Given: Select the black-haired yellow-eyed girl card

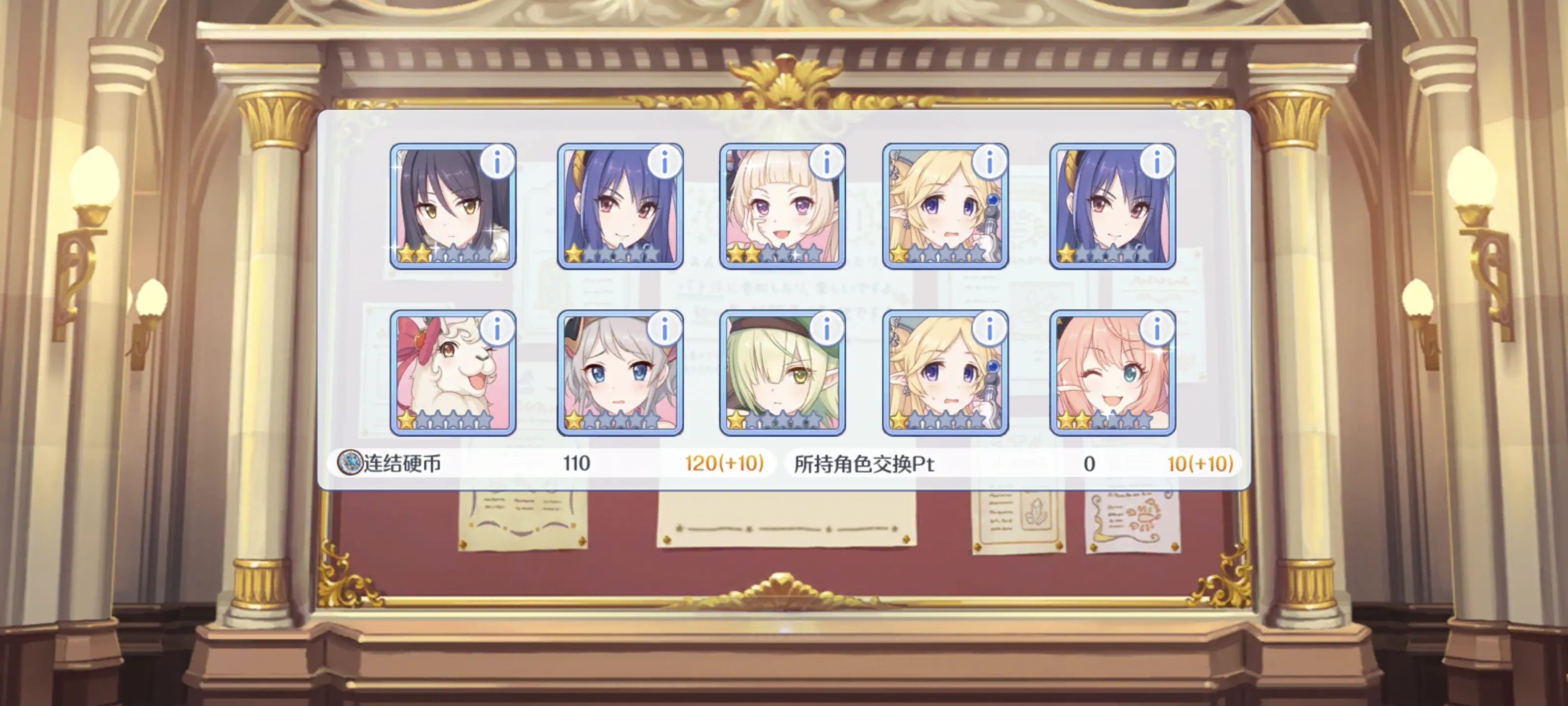Looking at the screenshot, I should [x=452, y=207].
